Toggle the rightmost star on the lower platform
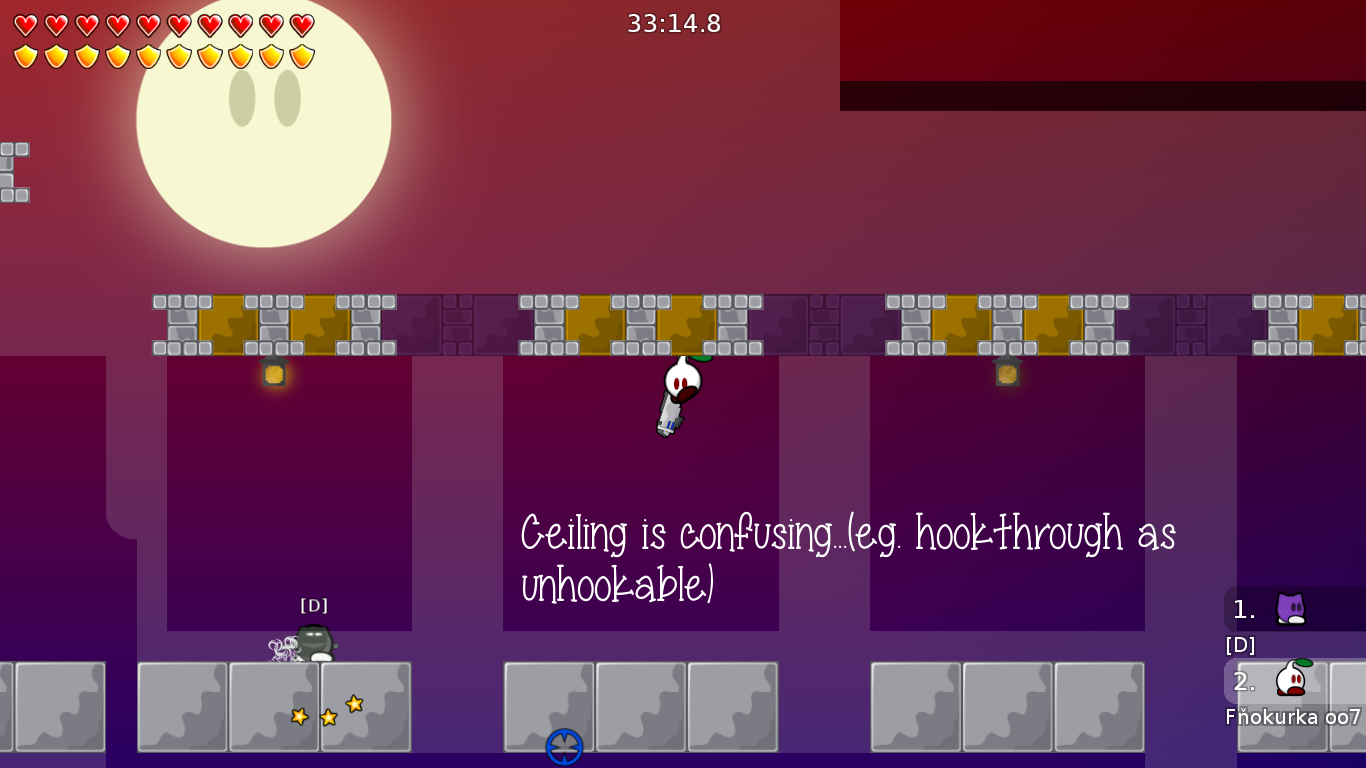Image resolution: width=1366 pixels, height=768 pixels. [x=353, y=705]
